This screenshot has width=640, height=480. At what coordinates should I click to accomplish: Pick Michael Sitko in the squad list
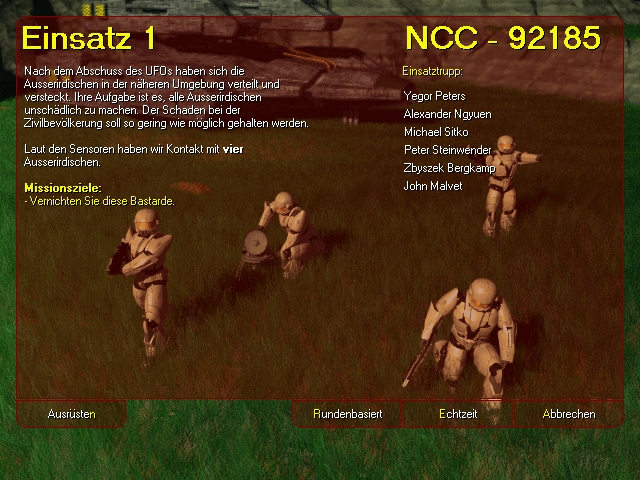tap(436, 132)
